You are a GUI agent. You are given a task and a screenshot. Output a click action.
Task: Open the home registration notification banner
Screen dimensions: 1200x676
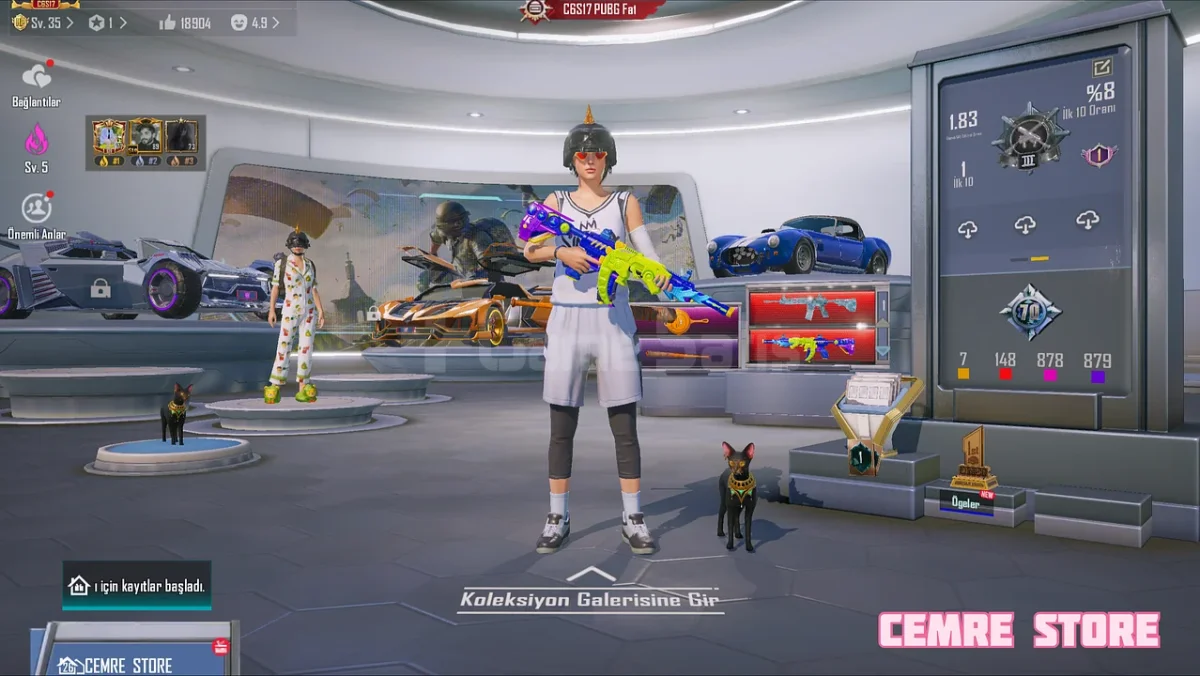coord(137,585)
